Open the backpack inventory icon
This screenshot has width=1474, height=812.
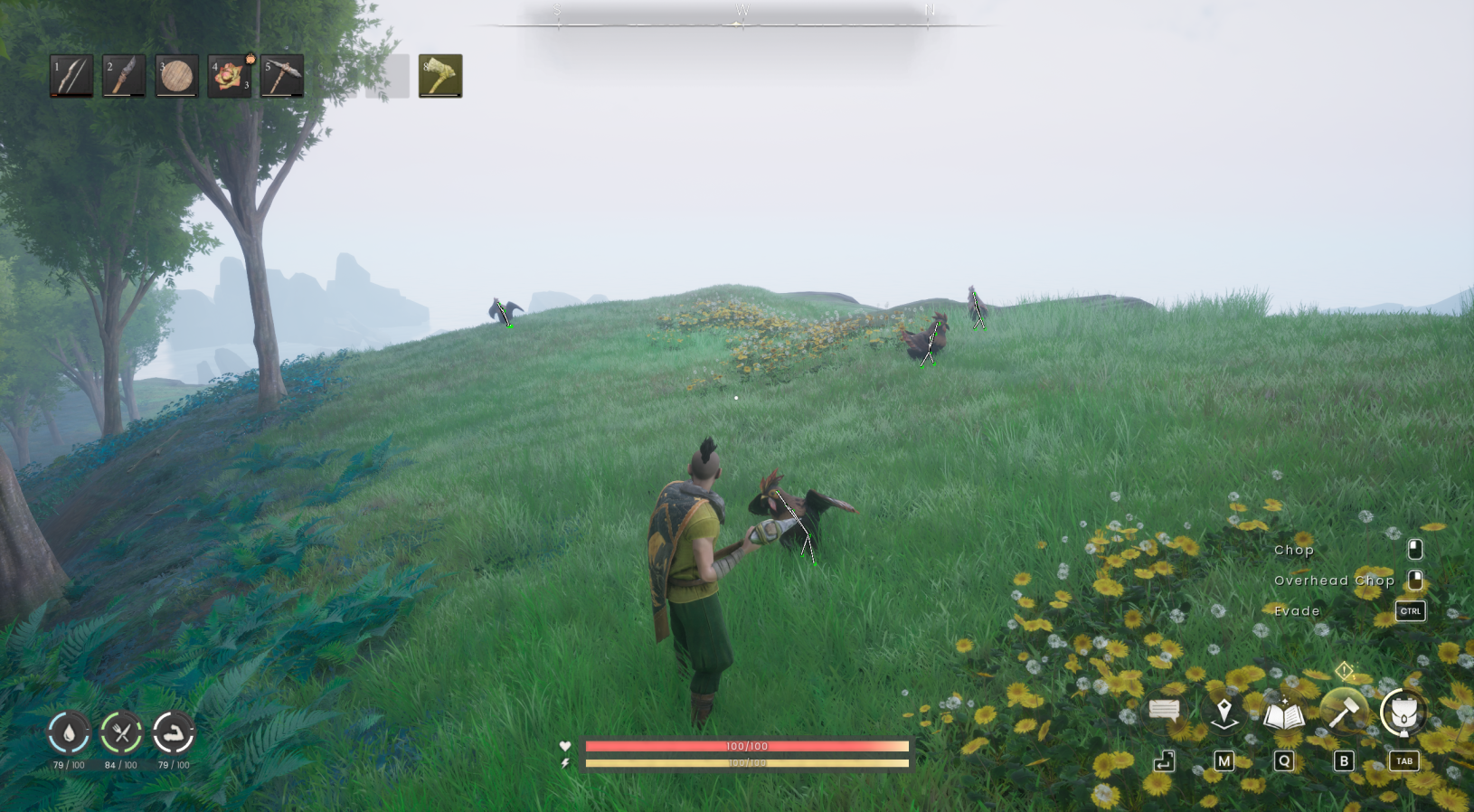tap(1403, 711)
